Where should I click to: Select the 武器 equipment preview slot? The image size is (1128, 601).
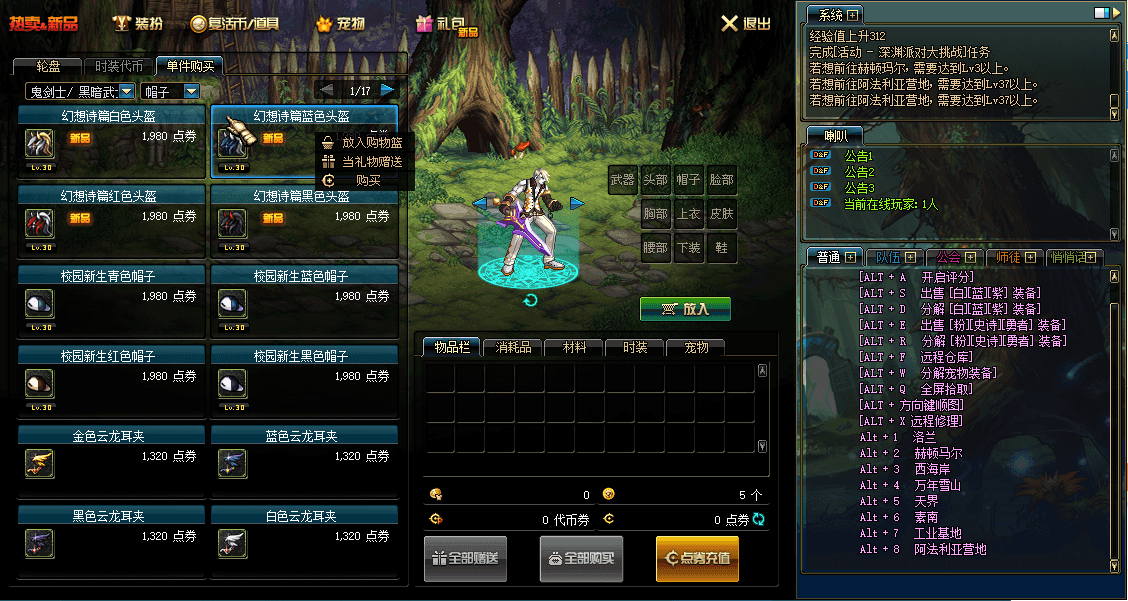[x=622, y=181]
